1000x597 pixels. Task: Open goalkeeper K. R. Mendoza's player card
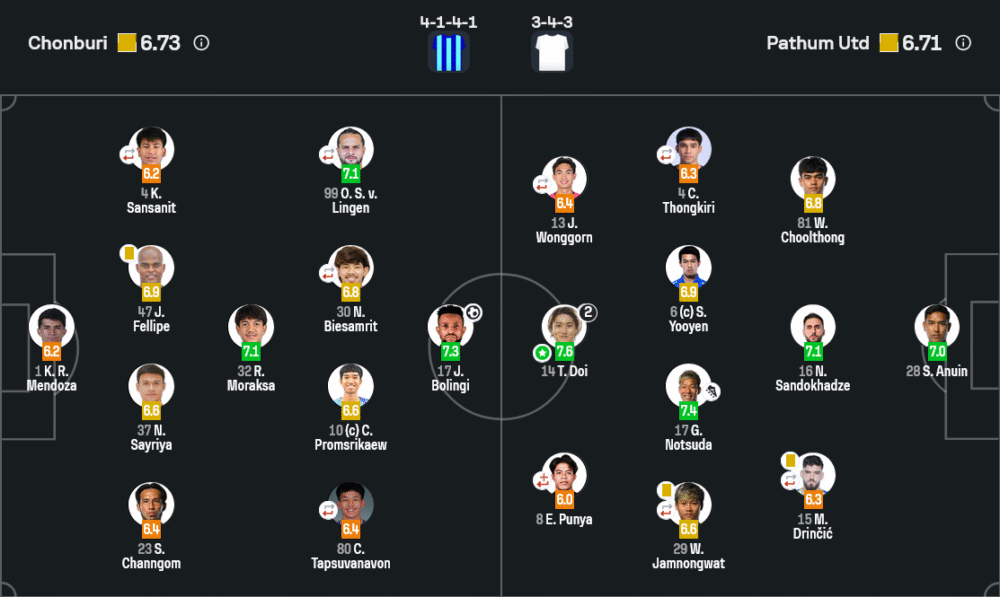(52, 327)
